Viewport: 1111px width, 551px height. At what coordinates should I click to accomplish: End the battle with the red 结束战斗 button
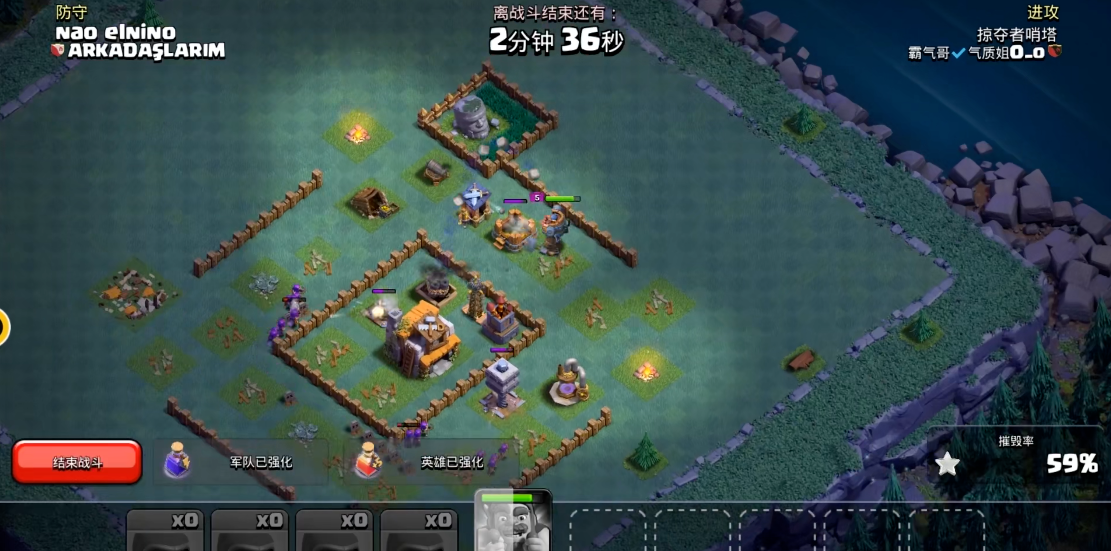click(x=77, y=462)
